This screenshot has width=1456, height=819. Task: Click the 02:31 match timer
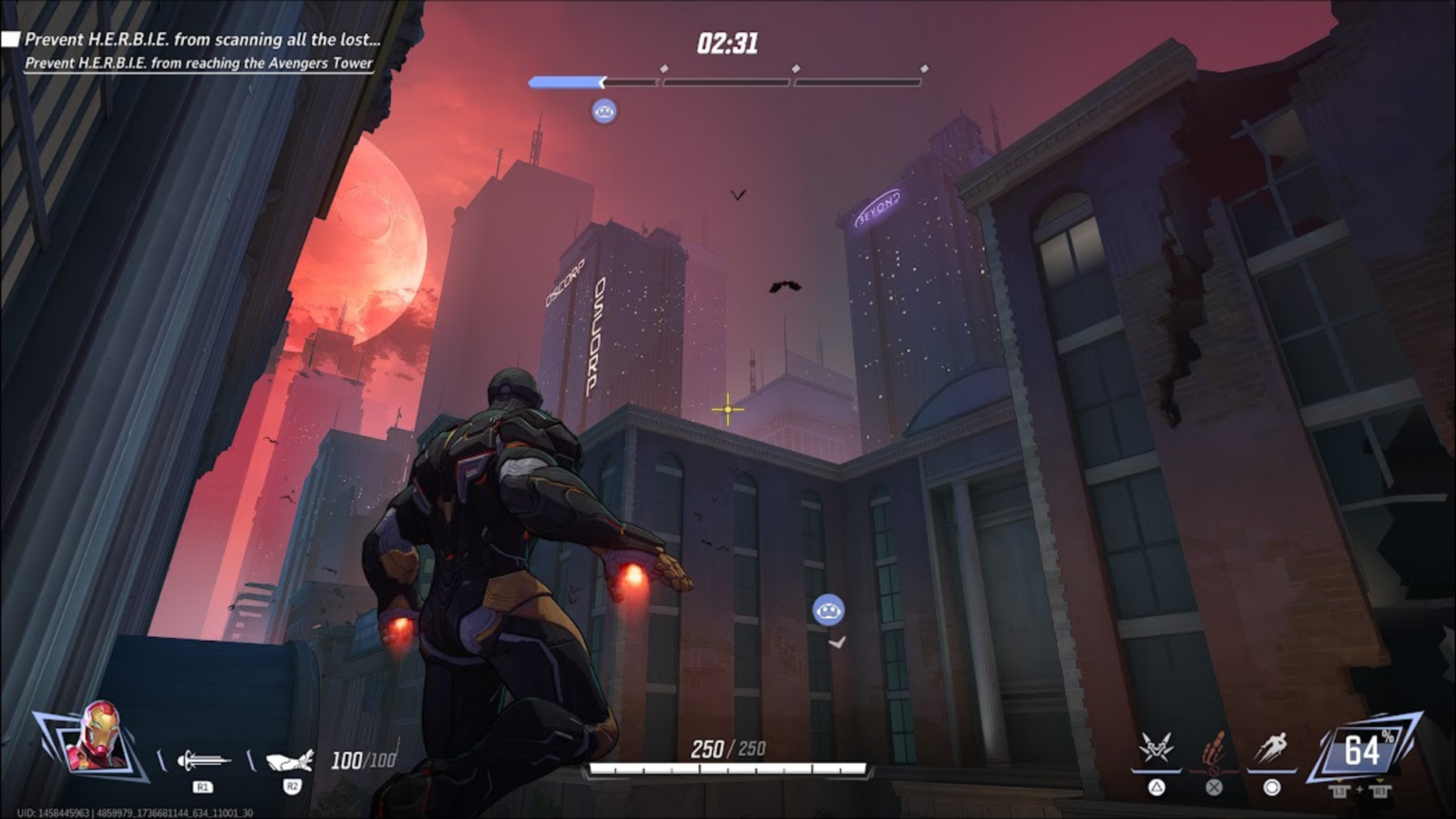[726, 42]
